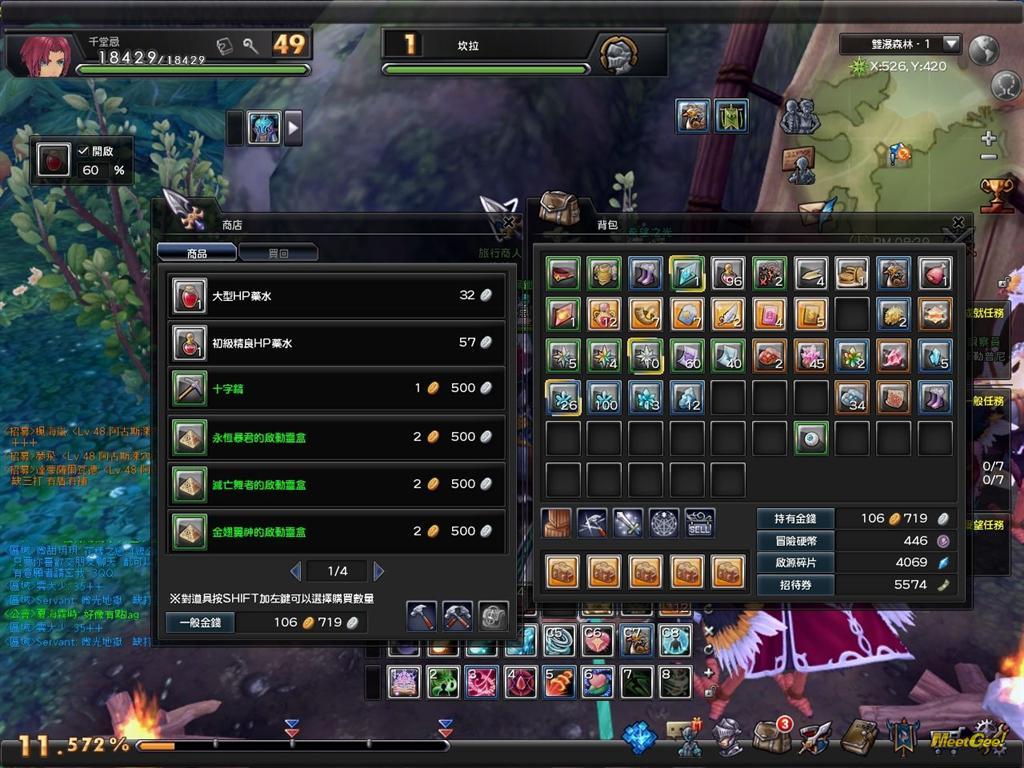The width and height of the screenshot is (1024, 768).
Task: Purchase the 十字鎬 pickaxe
Action: [336, 388]
